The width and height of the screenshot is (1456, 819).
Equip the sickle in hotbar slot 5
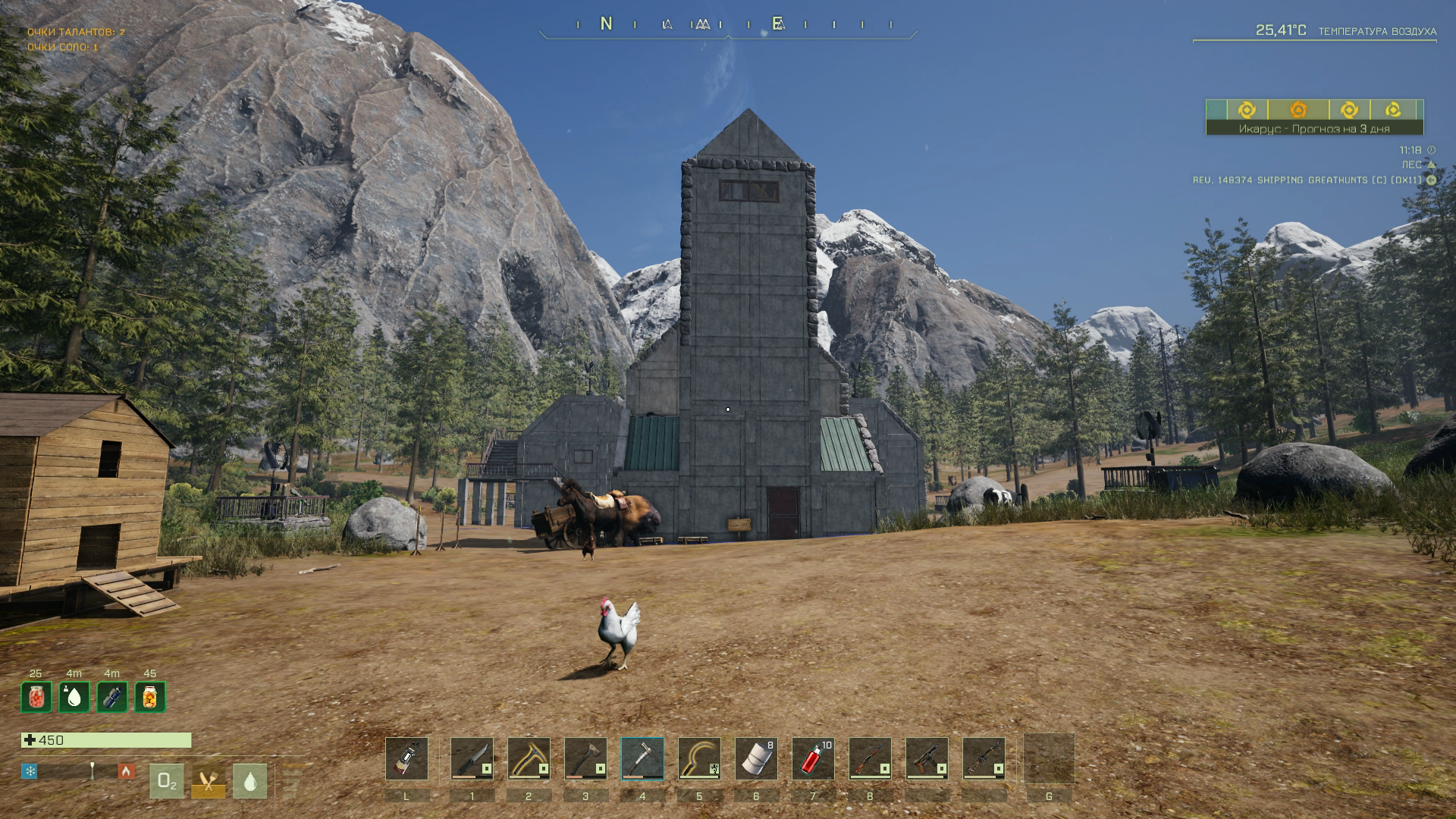(699, 758)
